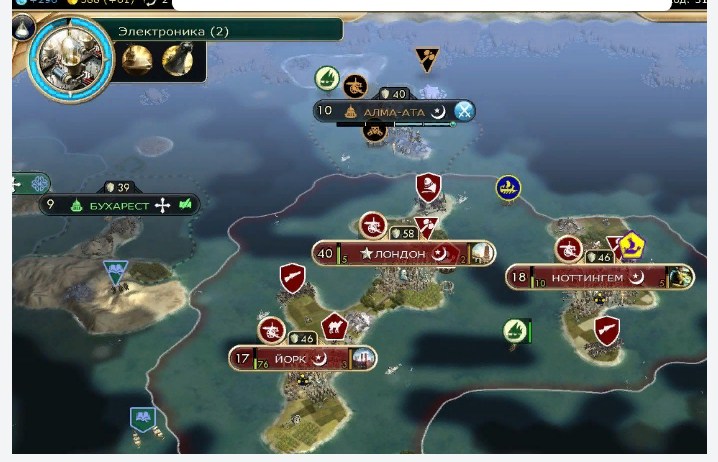Click the yellow pentagon unit icon near Ноттингем
The image size is (718, 462).
pos(631,245)
